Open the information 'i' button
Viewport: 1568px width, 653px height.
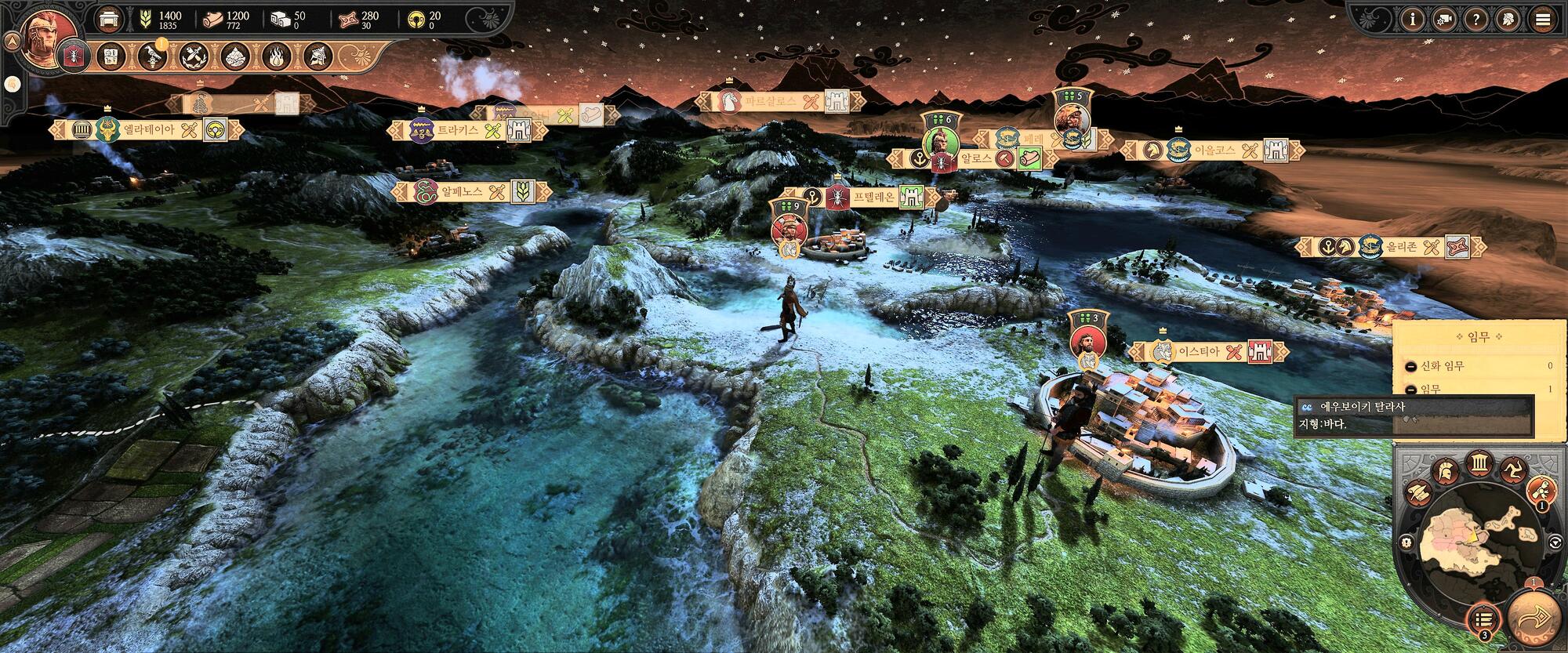[x=1414, y=20]
